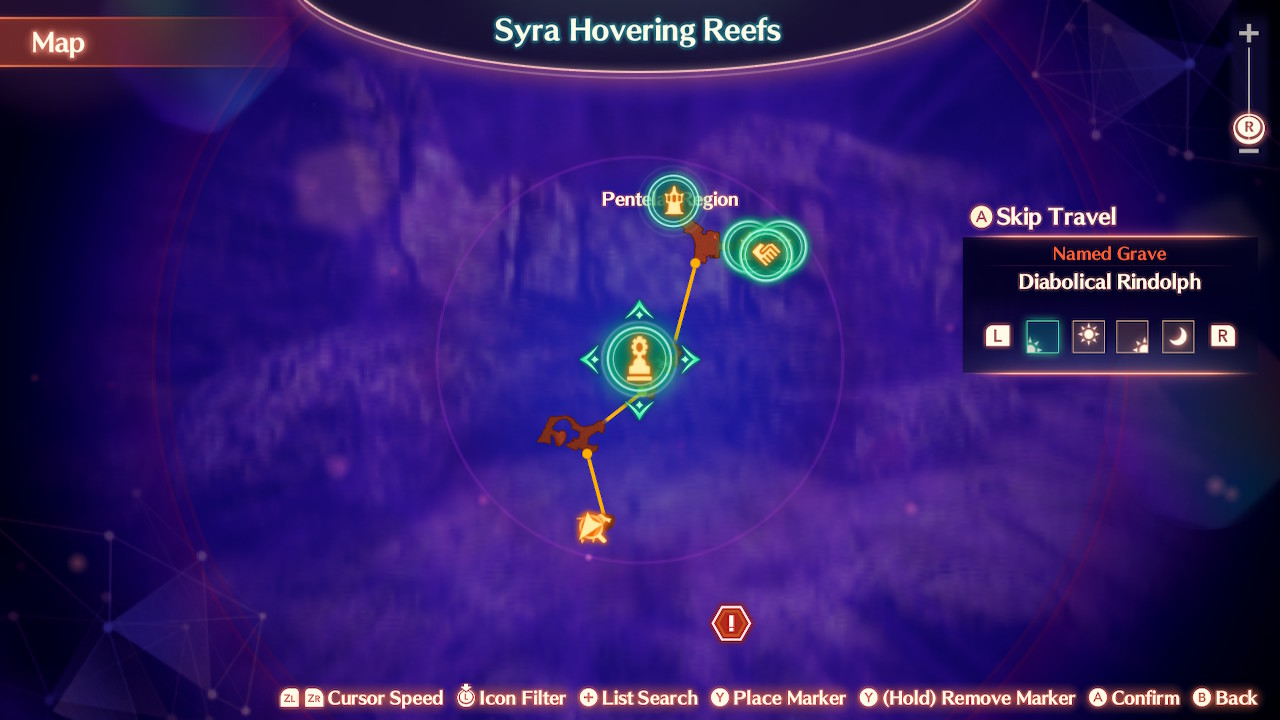The width and height of the screenshot is (1280, 720).
Task: Click the Syra Hovering Reefs title banner
Action: pyautogui.click(x=637, y=31)
